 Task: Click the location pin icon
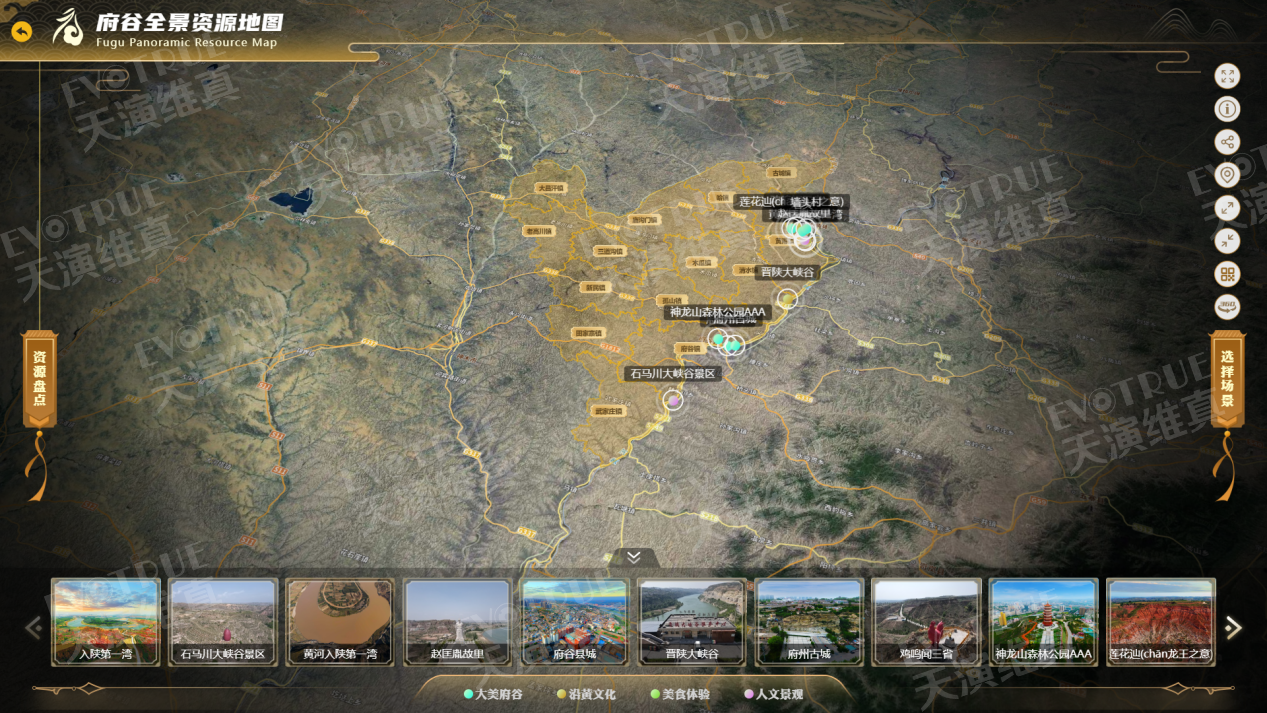(1227, 175)
